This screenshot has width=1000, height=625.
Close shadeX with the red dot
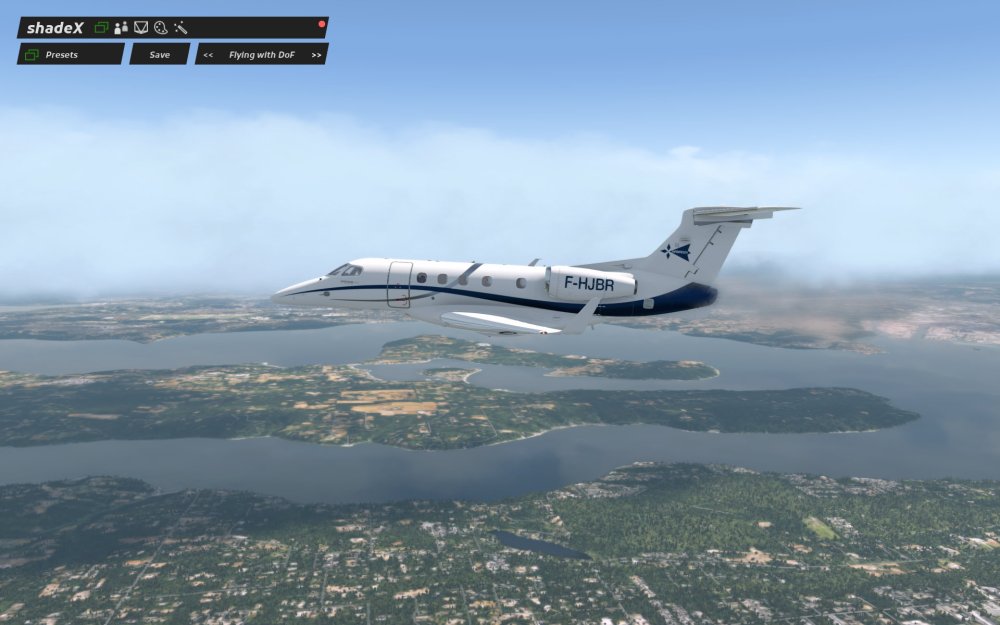coord(322,23)
